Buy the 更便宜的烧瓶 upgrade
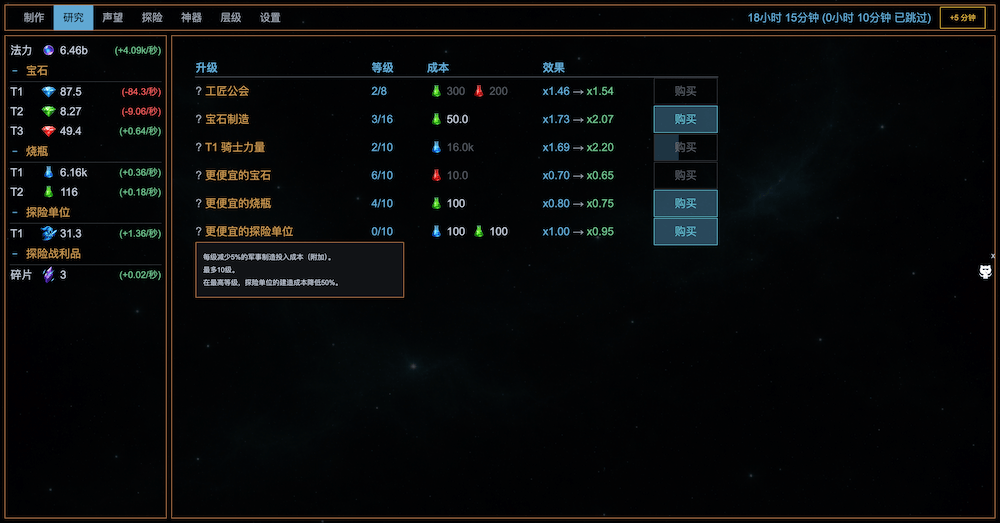 point(685,203)
